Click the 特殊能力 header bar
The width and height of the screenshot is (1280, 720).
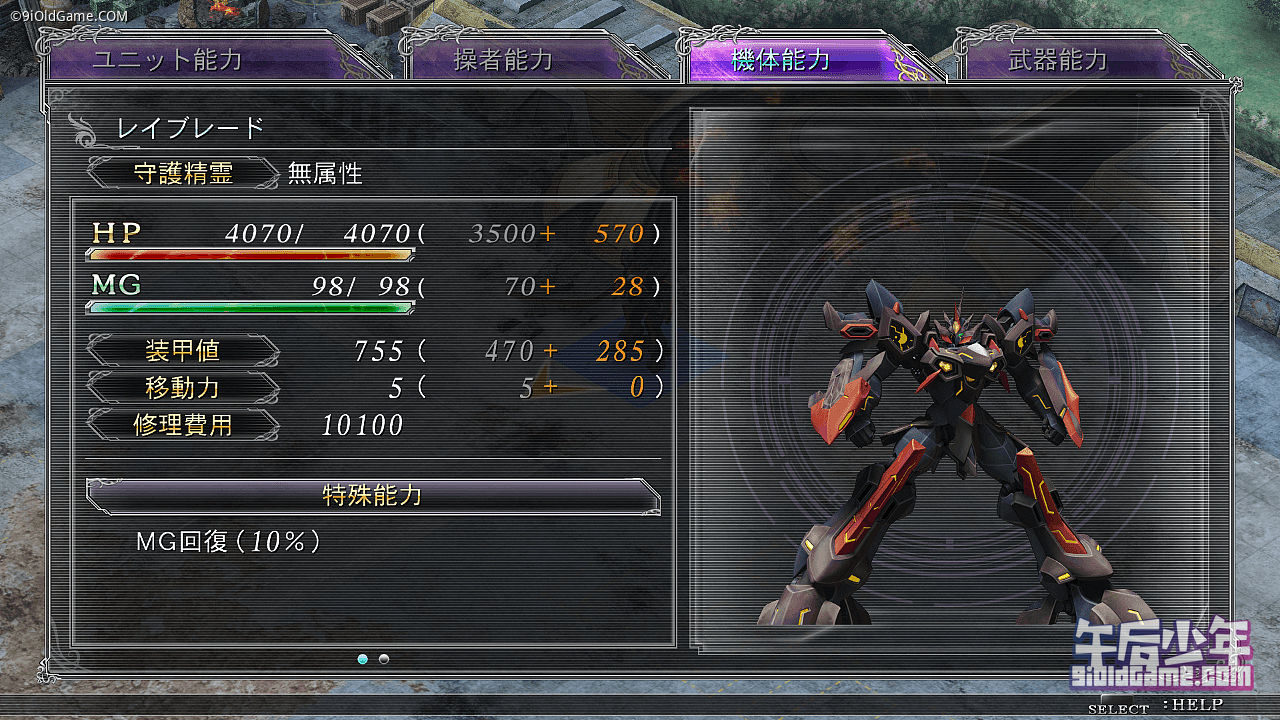coord(372,496)
